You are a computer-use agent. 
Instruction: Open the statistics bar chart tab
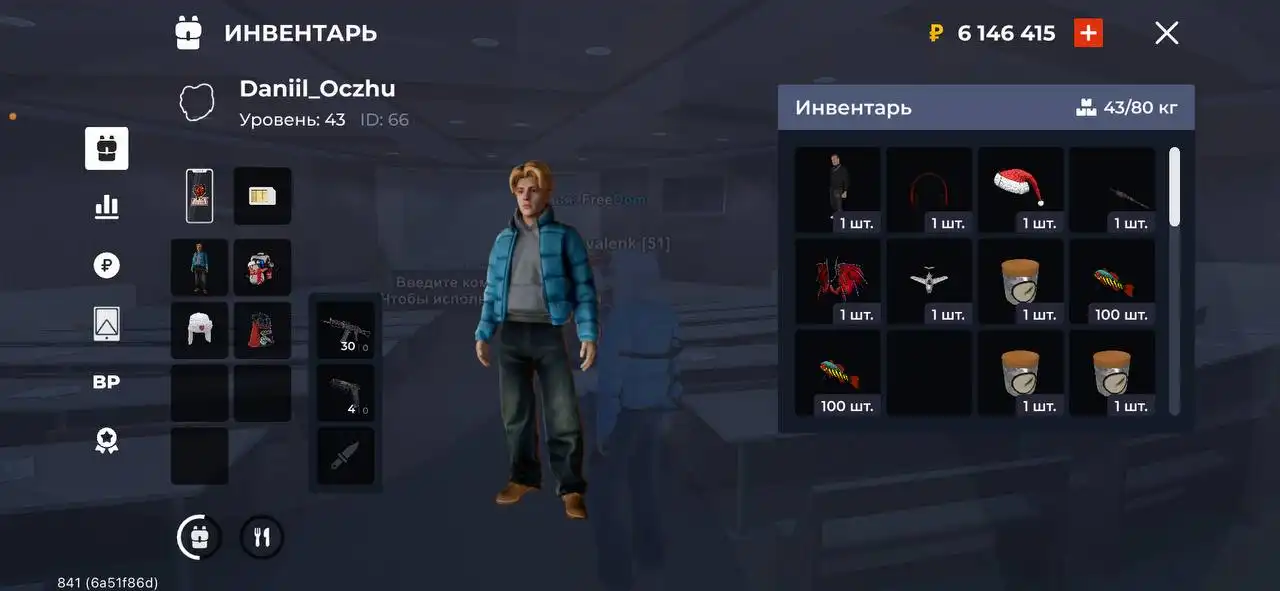[106, 207]
